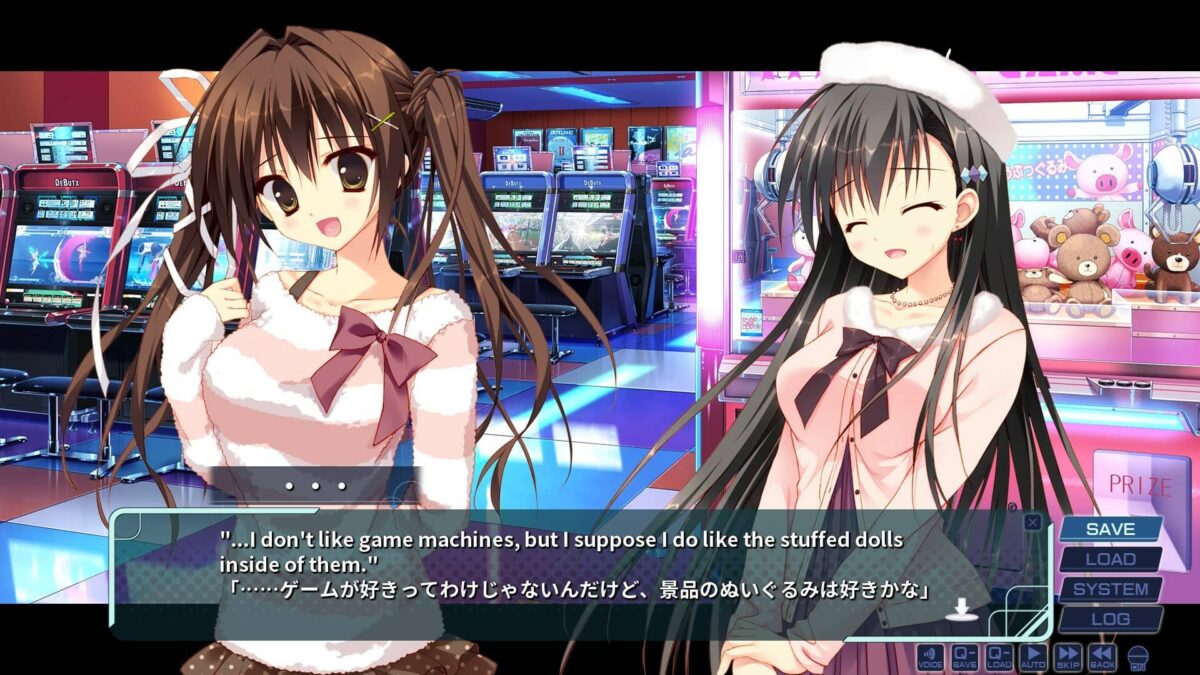Open the SYSTEM settings
Image resolution: width=1200 pixels, height=675 pixels.
1110,589
